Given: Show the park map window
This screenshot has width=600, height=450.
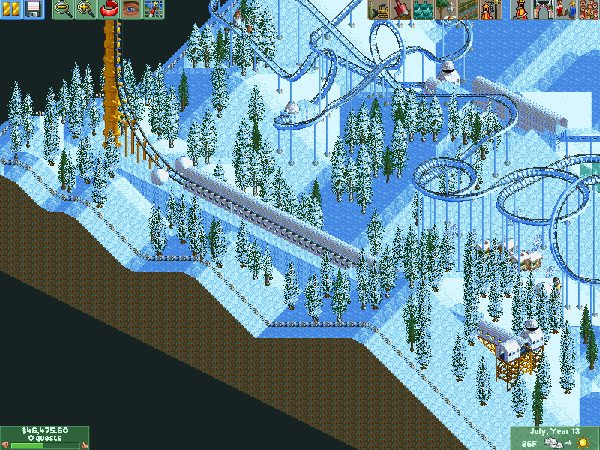Looking at the screenshot, I should point(154,9).
